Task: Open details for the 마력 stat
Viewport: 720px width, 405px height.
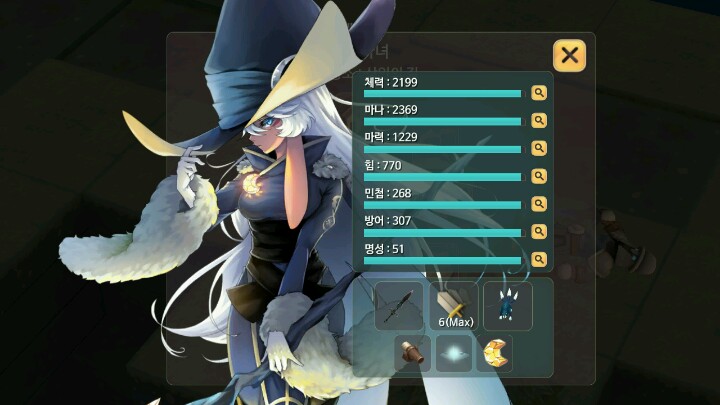Action: 539,148
